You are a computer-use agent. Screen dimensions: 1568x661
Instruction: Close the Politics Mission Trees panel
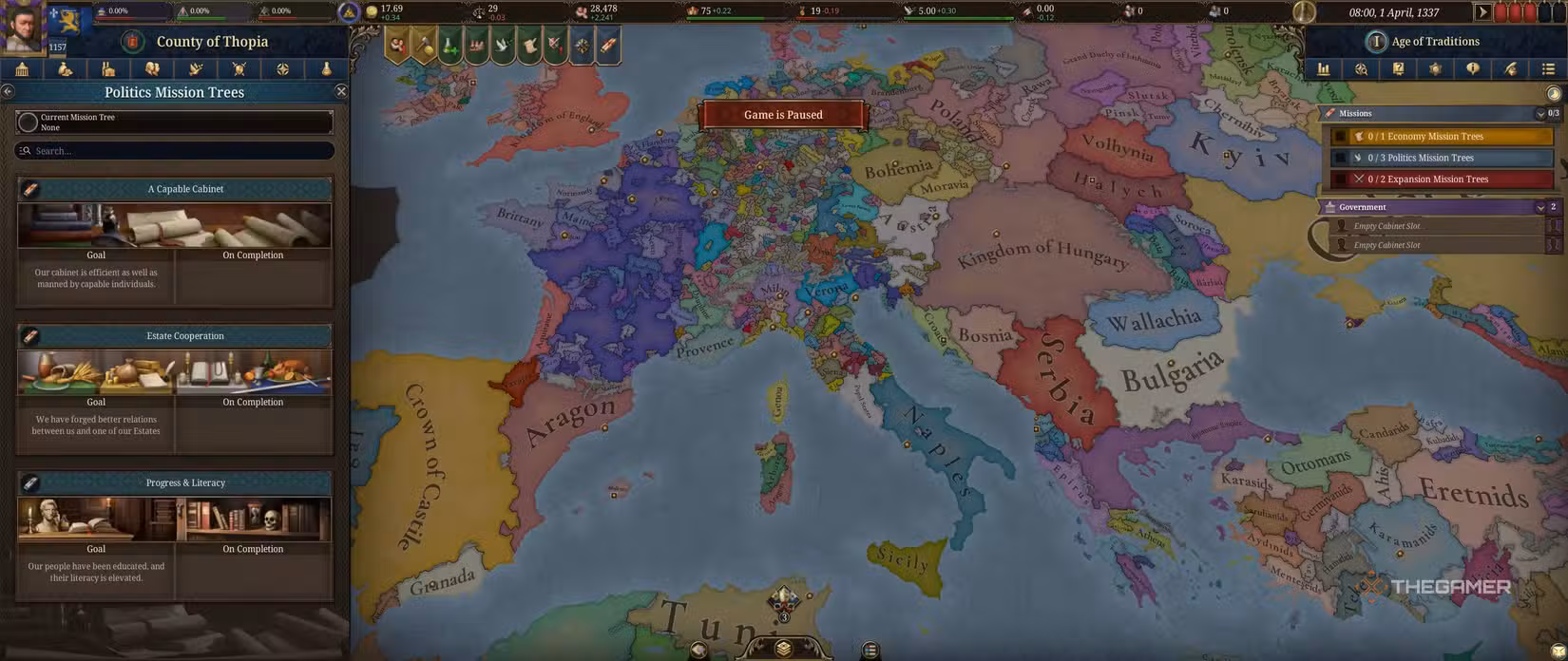(341, 91)
